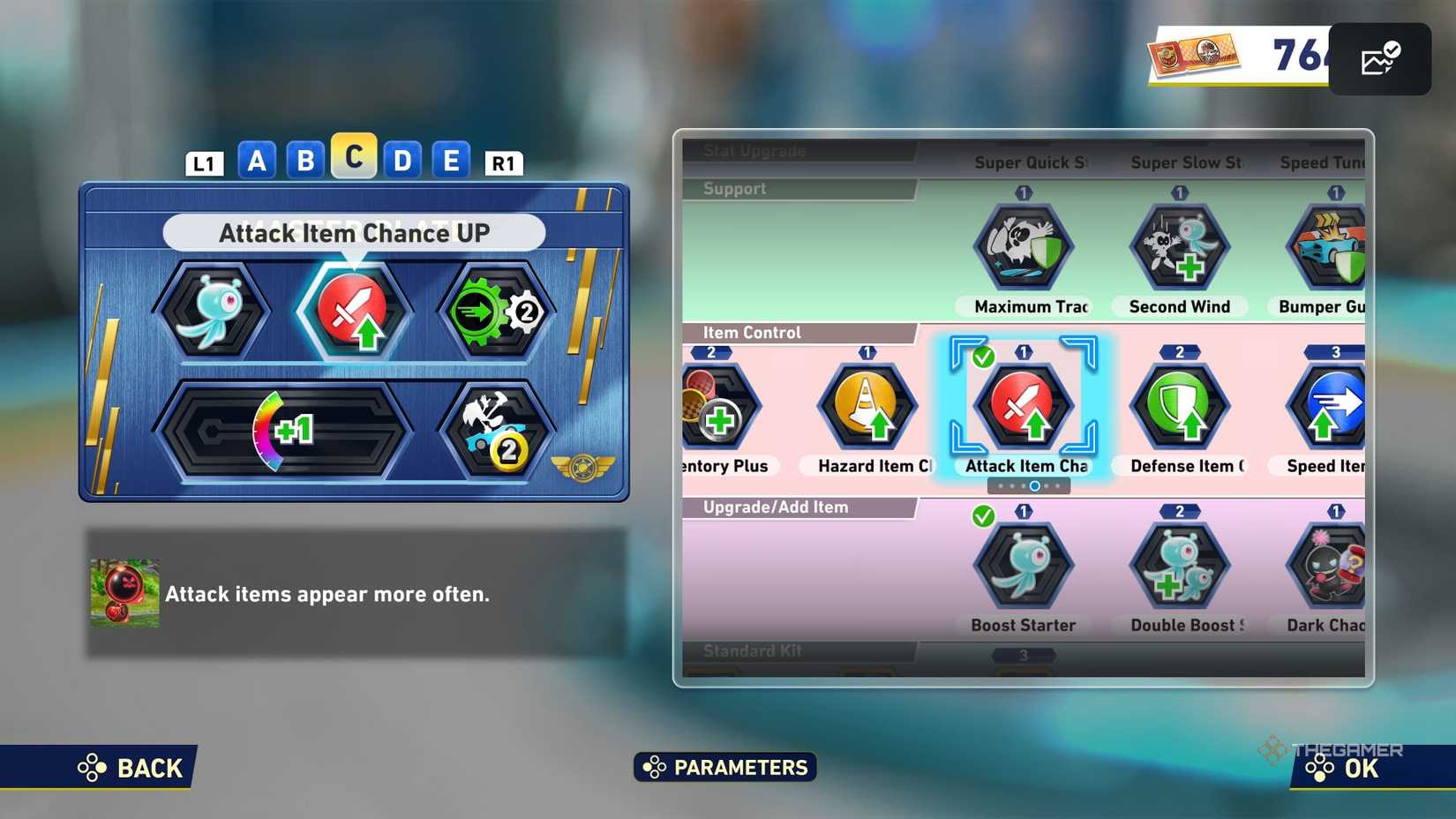The width and height of the screenshot is (1456, 819).
Task: Choose the rainbow gauge +1 gadget slot
Action: 284,431
